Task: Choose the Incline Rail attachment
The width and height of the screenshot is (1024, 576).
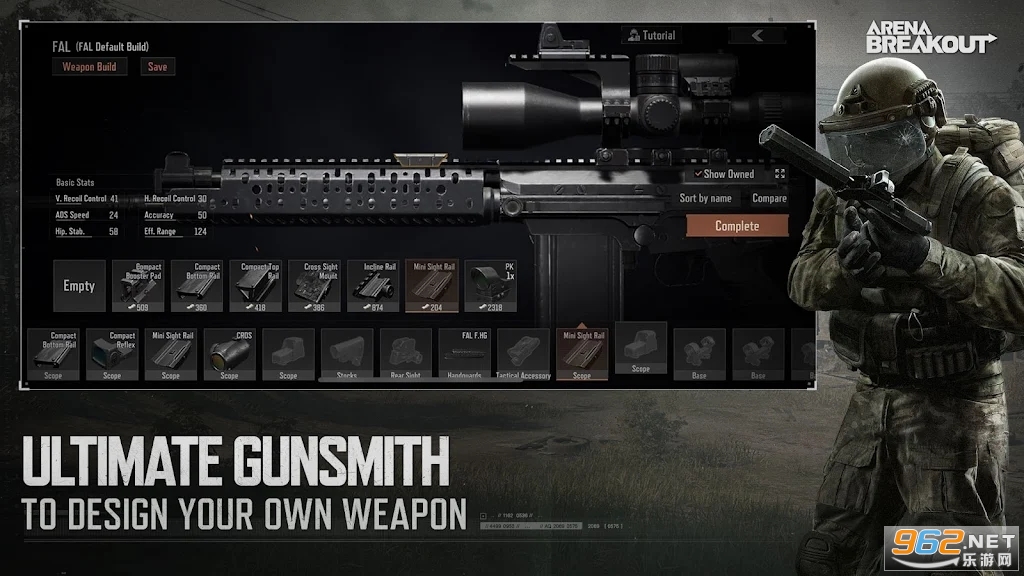Action: (x=374, y=286)
